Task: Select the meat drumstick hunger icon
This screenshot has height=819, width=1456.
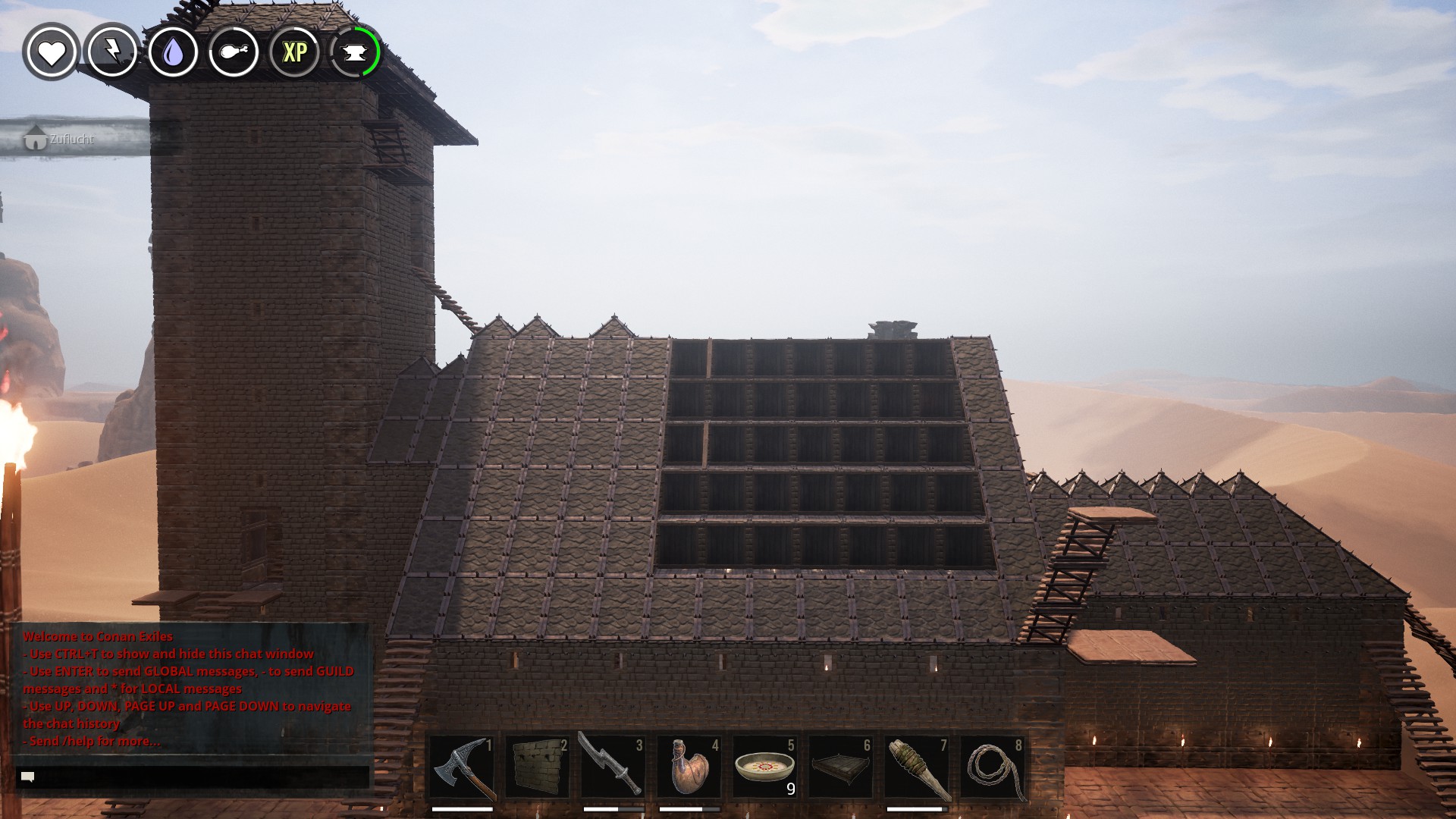Action: 234,52
